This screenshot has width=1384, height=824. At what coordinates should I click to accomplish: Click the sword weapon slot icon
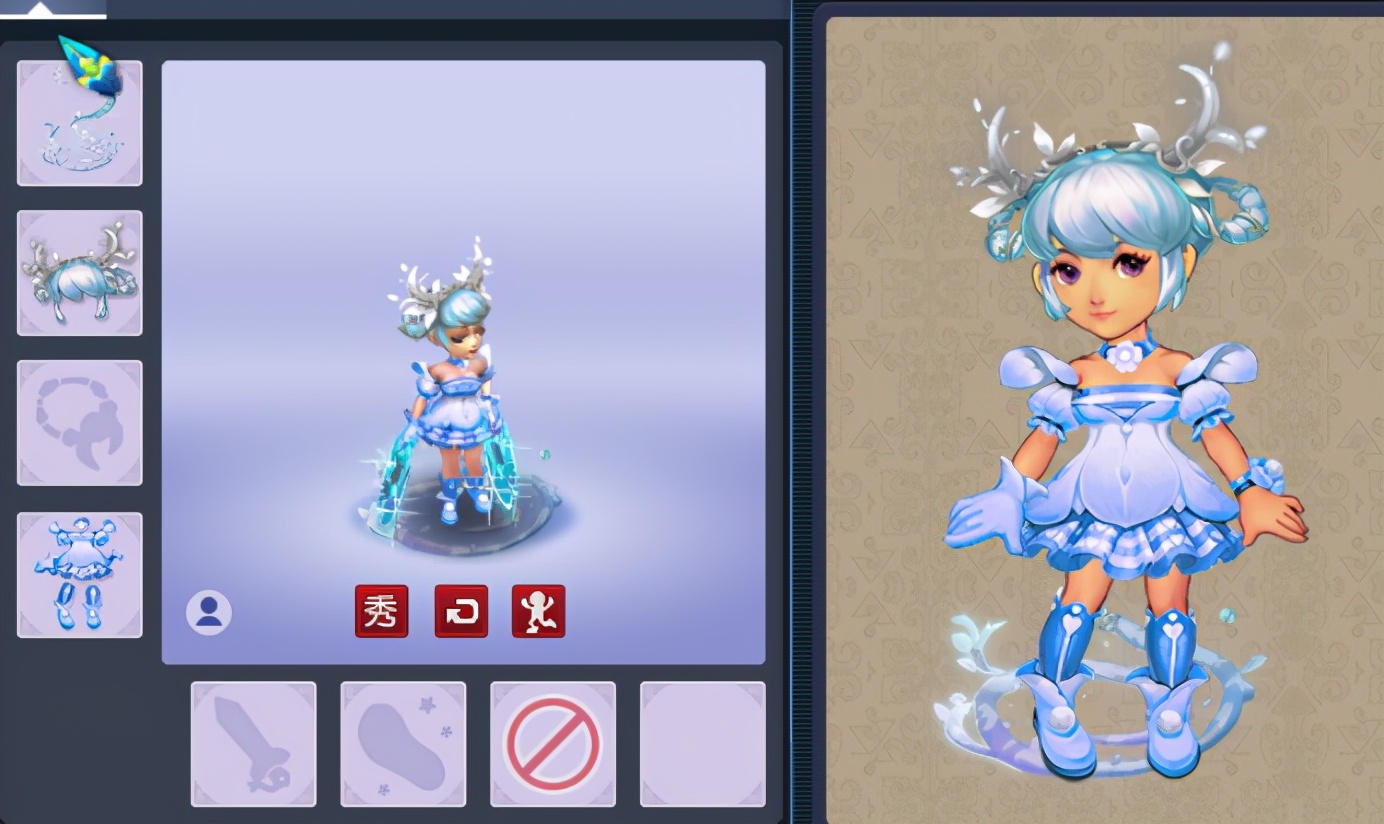253,744
